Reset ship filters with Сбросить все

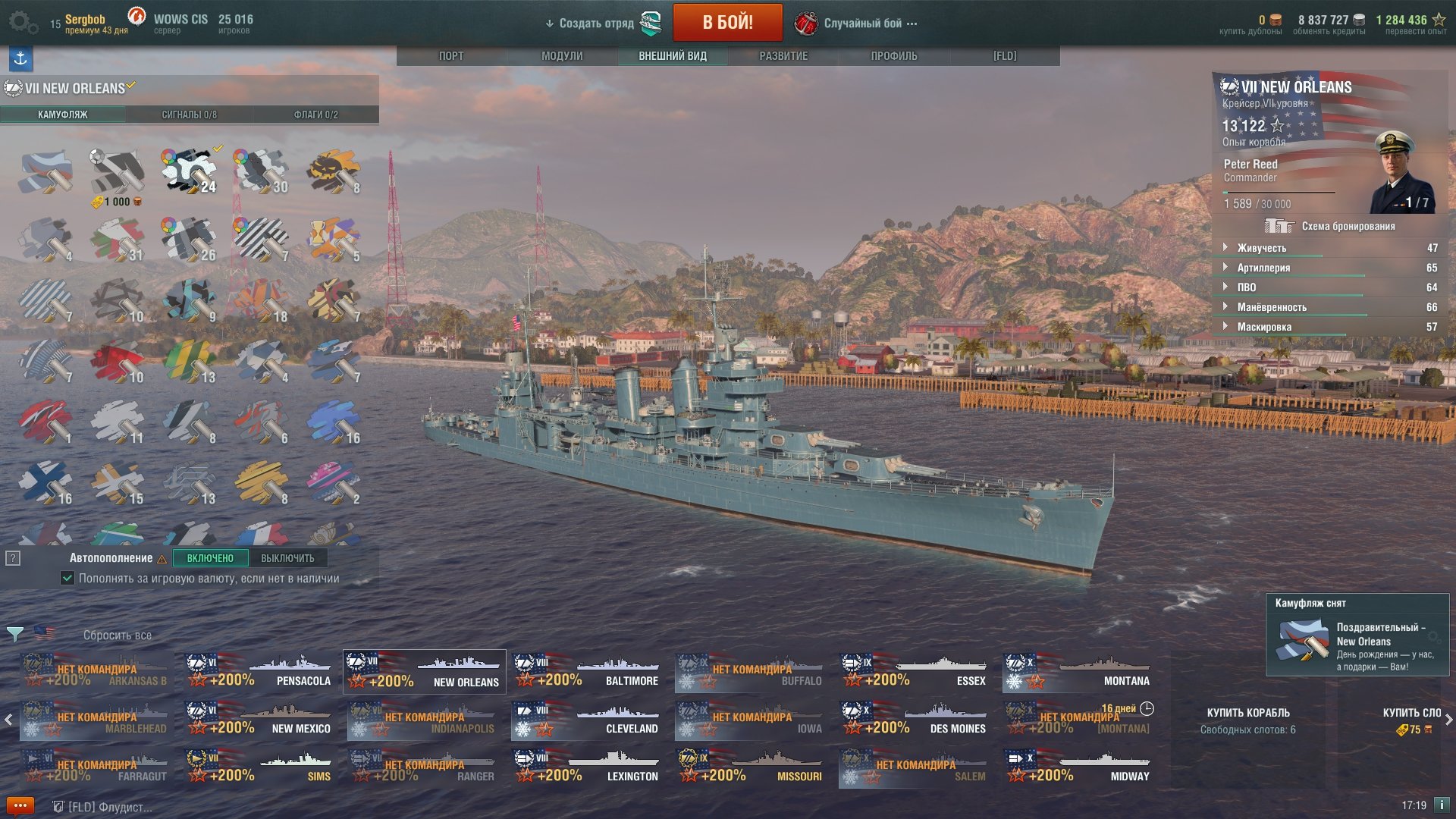[118, 635]
